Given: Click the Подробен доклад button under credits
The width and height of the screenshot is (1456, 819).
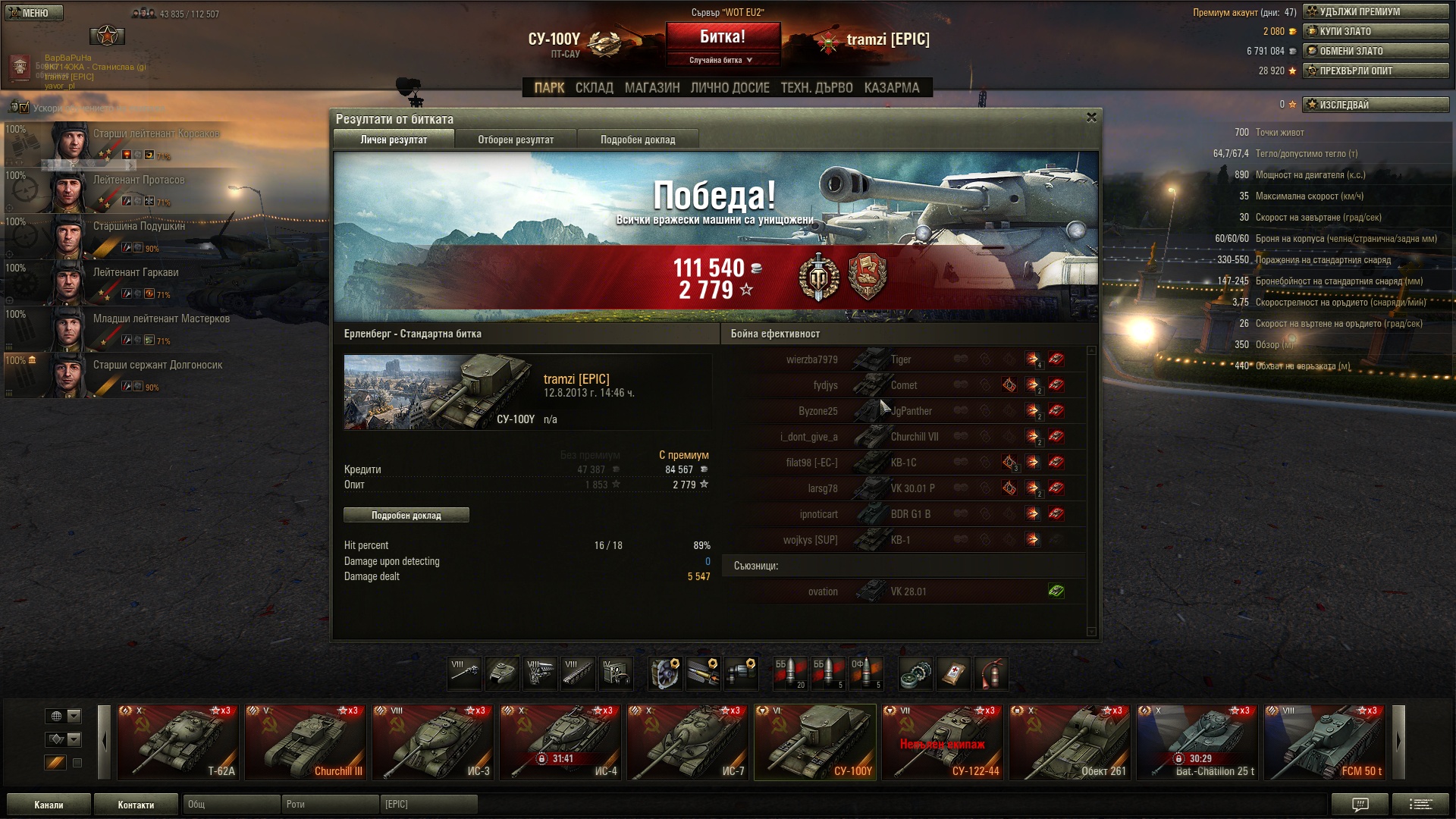Looking at the screenshot, I should coord(406,516).
